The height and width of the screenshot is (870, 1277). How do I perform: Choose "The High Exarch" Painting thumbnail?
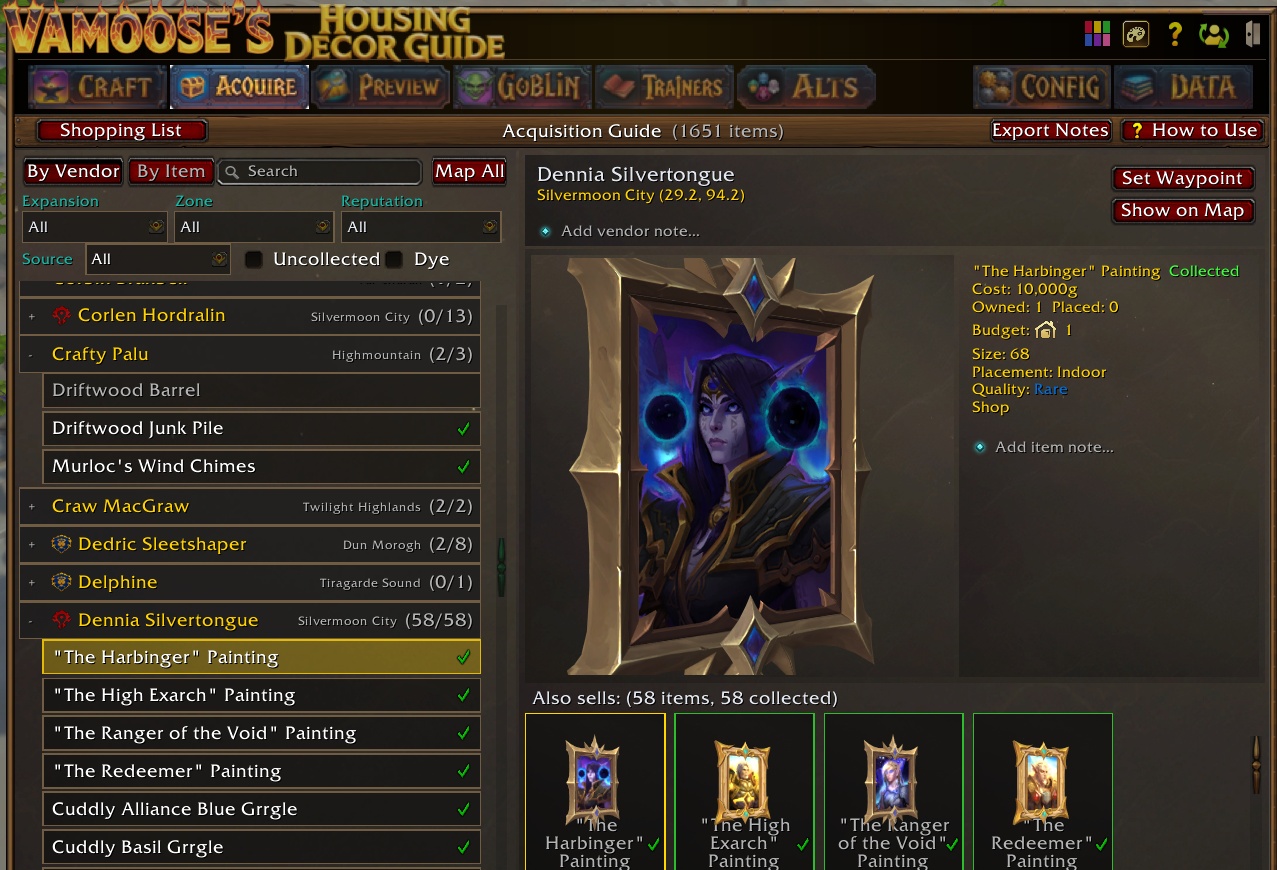coord(744,790)
